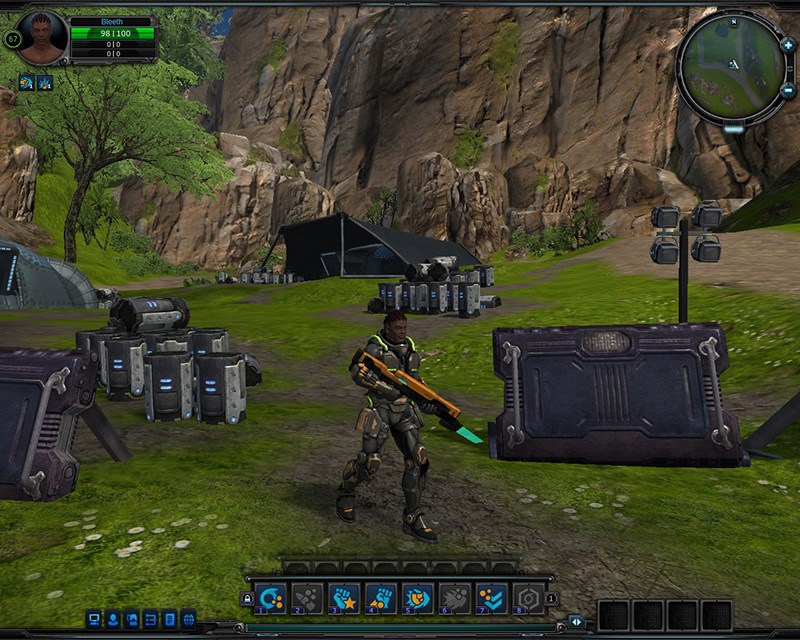
Task: Open the character silhouette menu icon
Action: (x=113, y=619)
